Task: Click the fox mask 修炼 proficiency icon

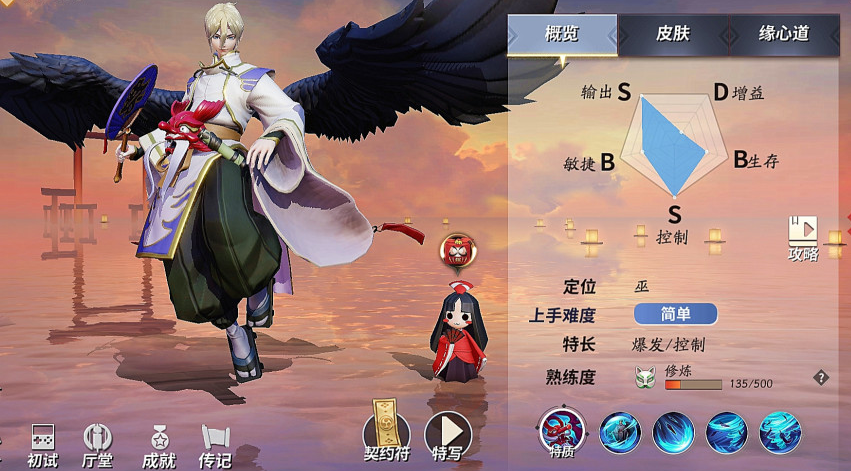Action: [x=645, y=379]
